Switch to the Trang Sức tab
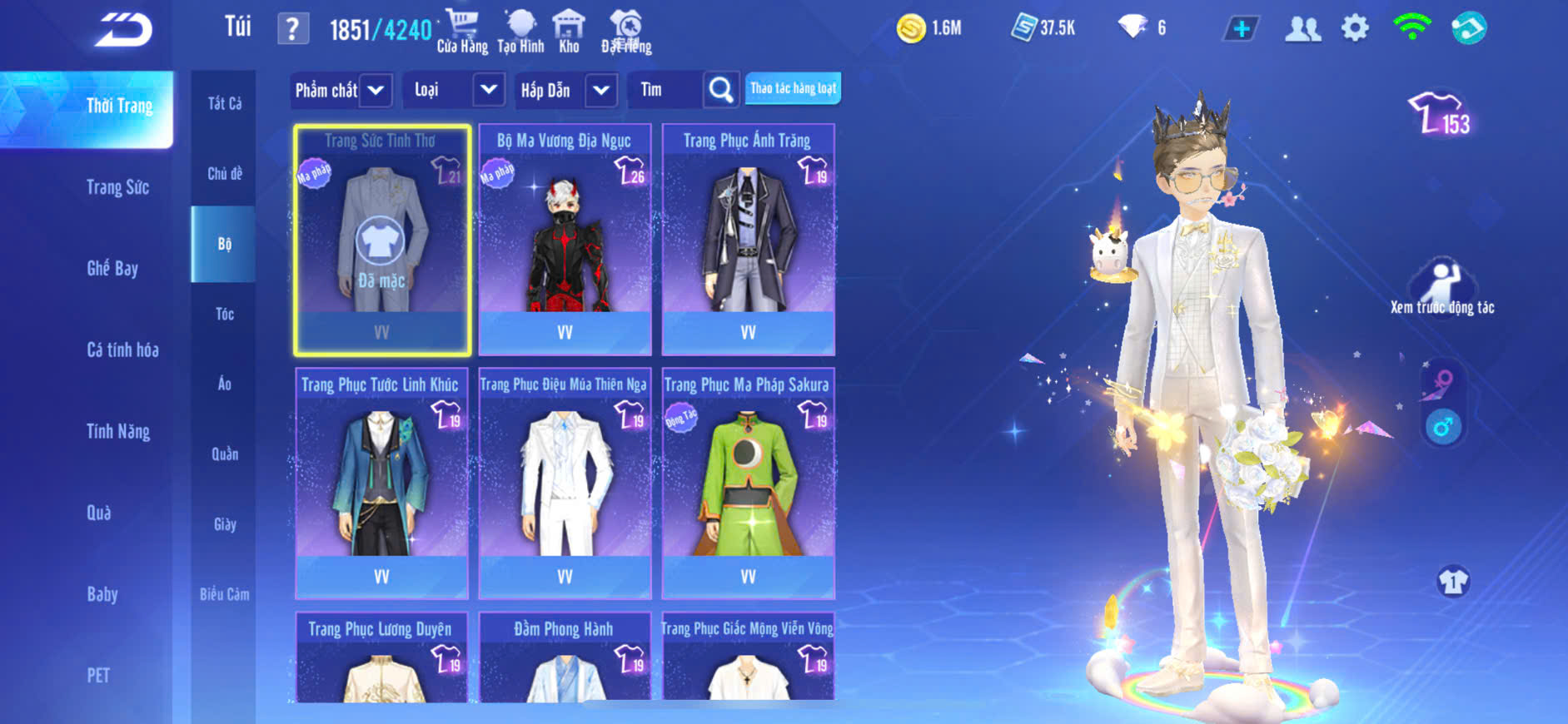The image size is (1568, 724). (x=117, y=187)
